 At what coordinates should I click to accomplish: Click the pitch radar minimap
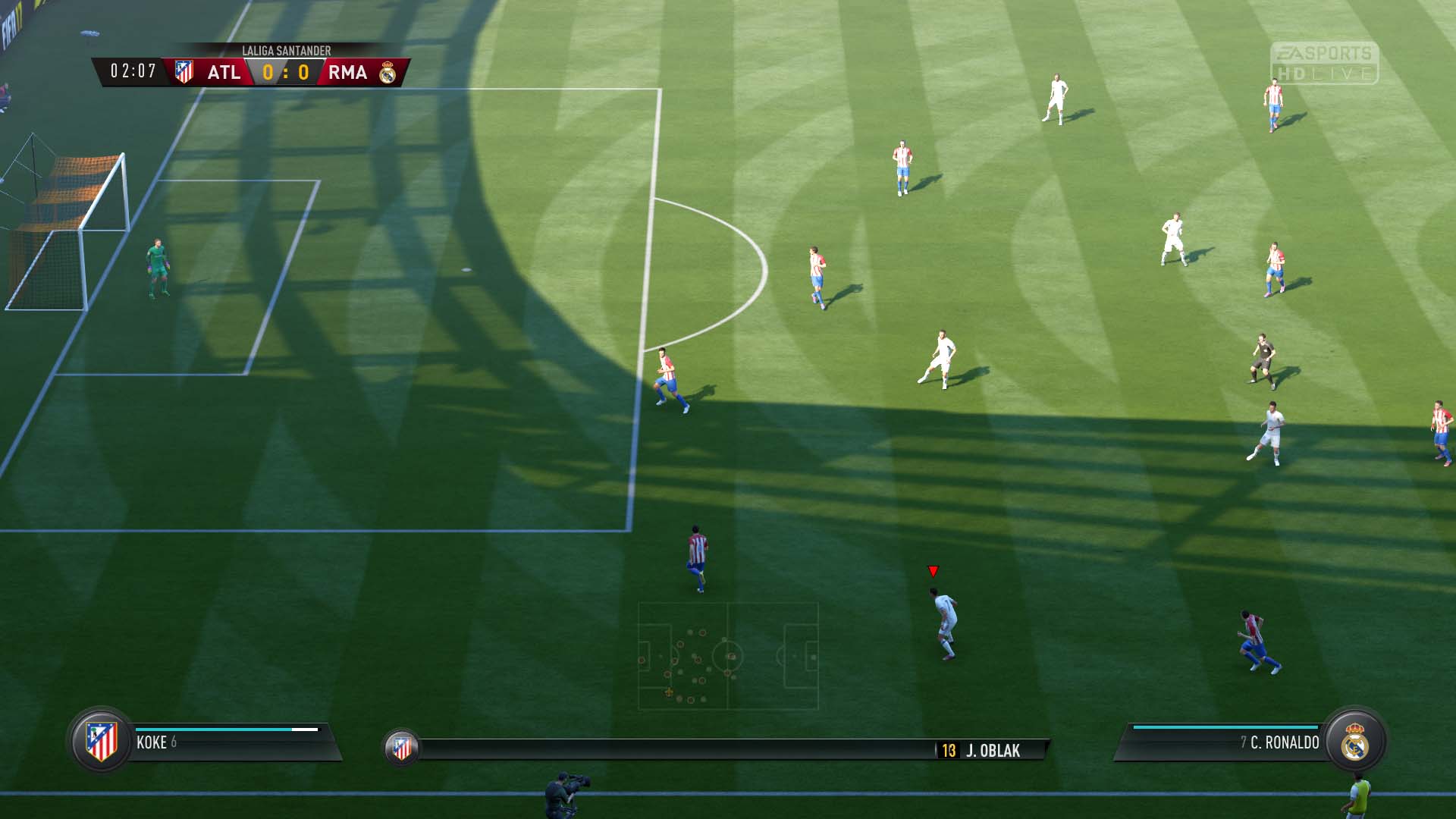[728, 656]
